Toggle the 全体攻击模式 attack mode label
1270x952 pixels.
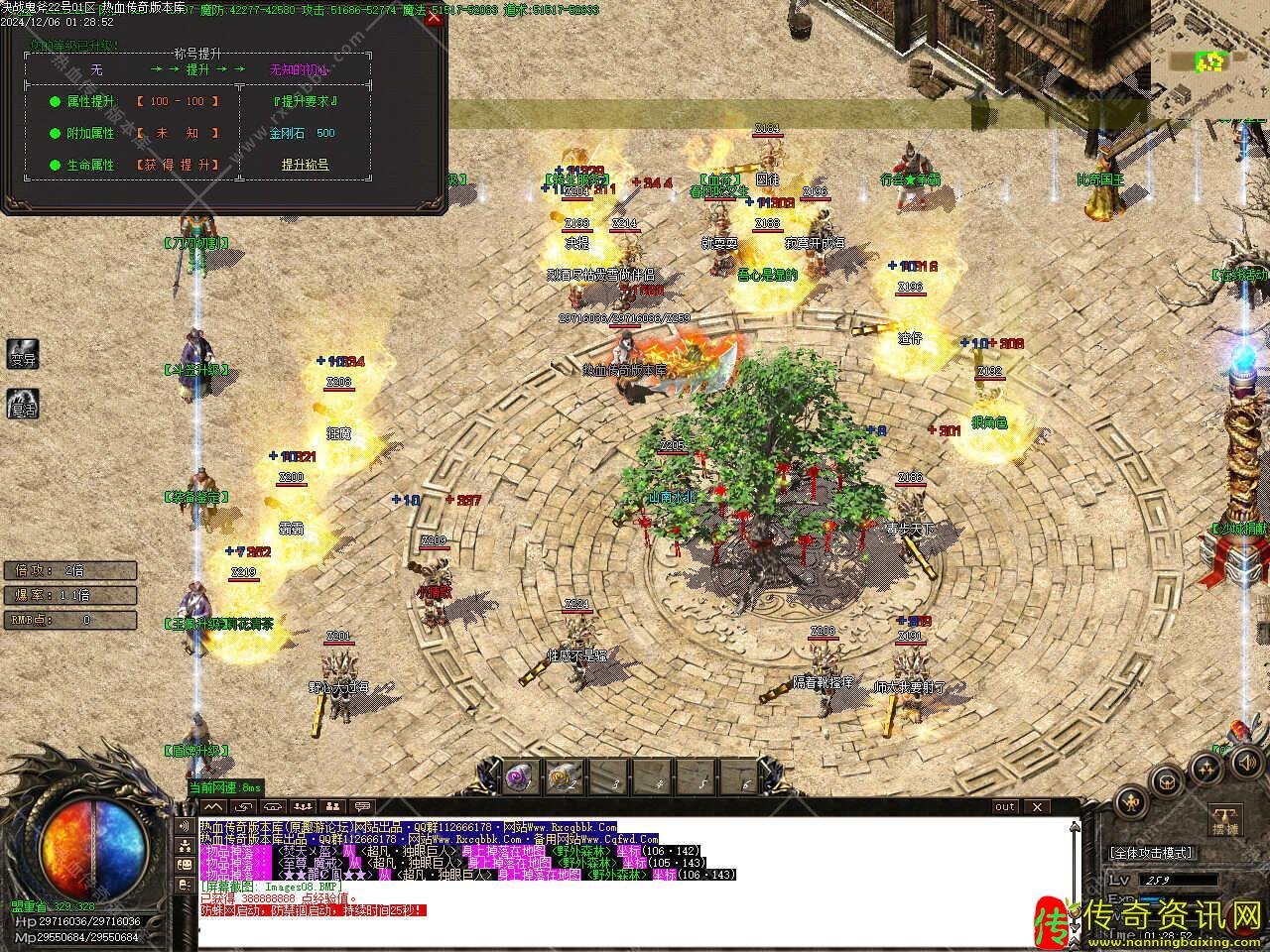point(1152,853)
